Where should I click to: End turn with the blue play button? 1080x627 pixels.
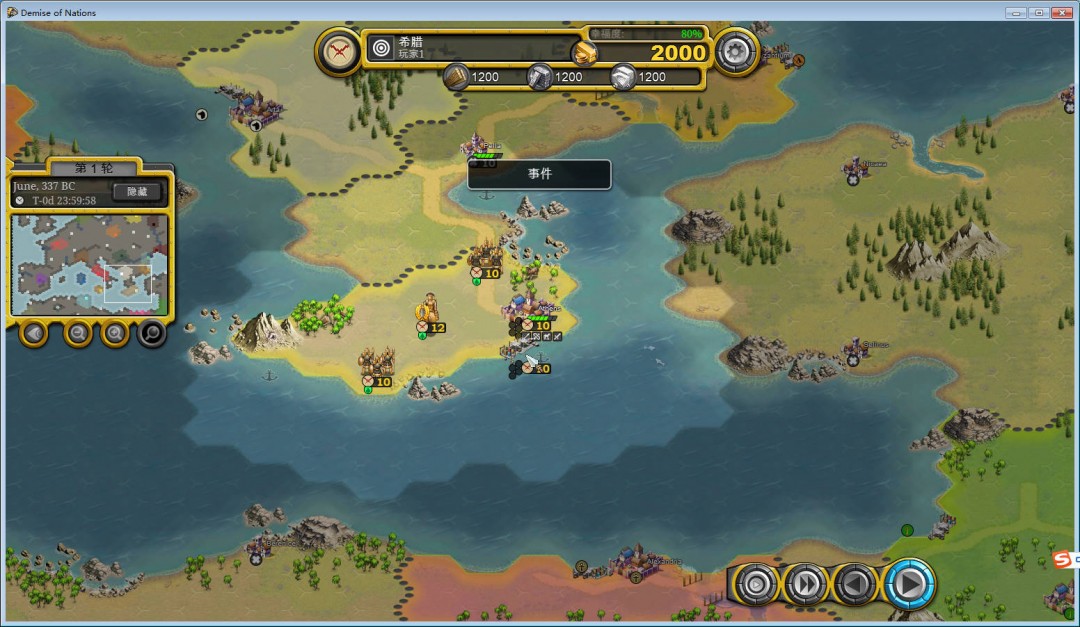coord(908,583)
